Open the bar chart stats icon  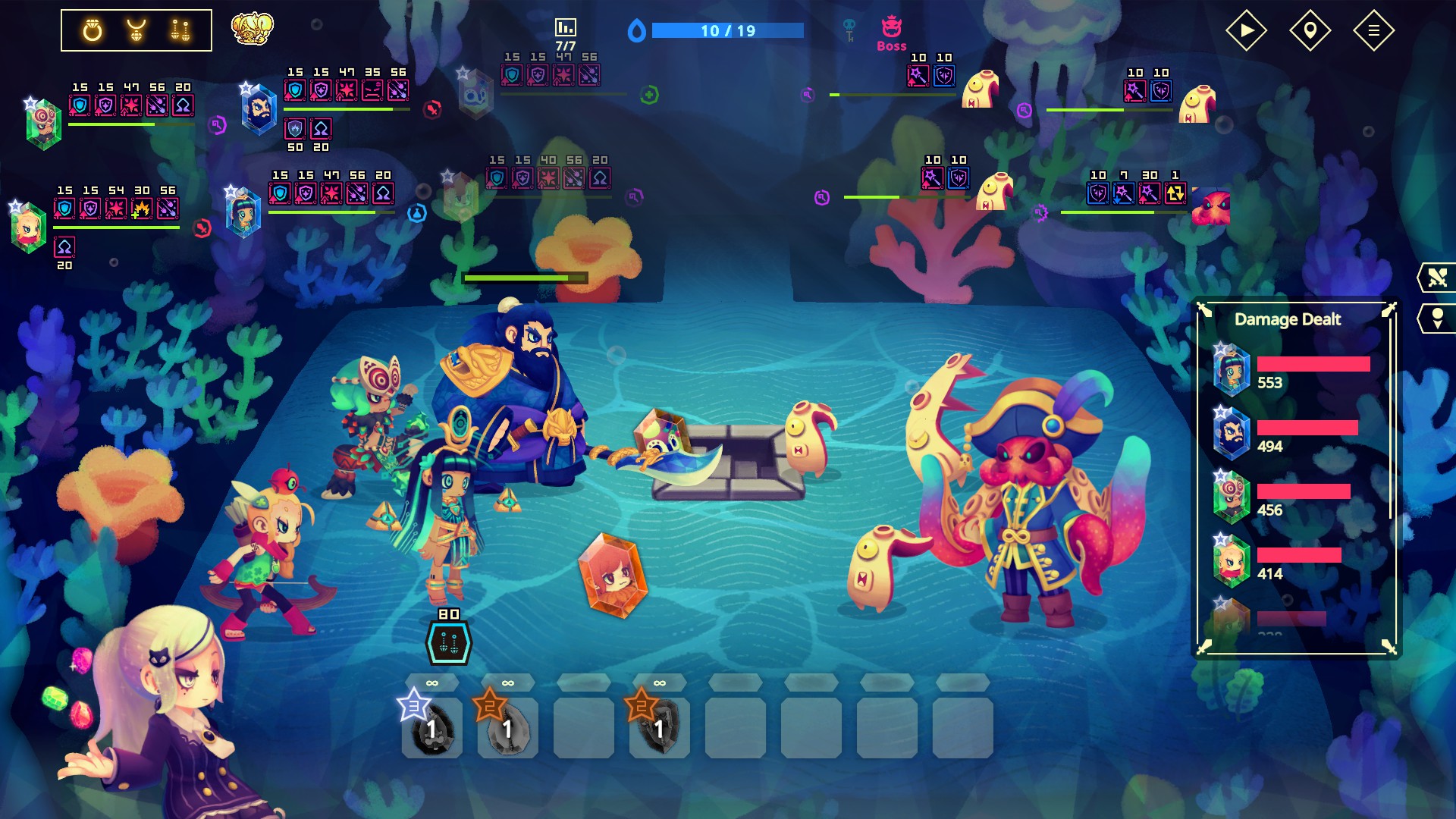(566, 28)
